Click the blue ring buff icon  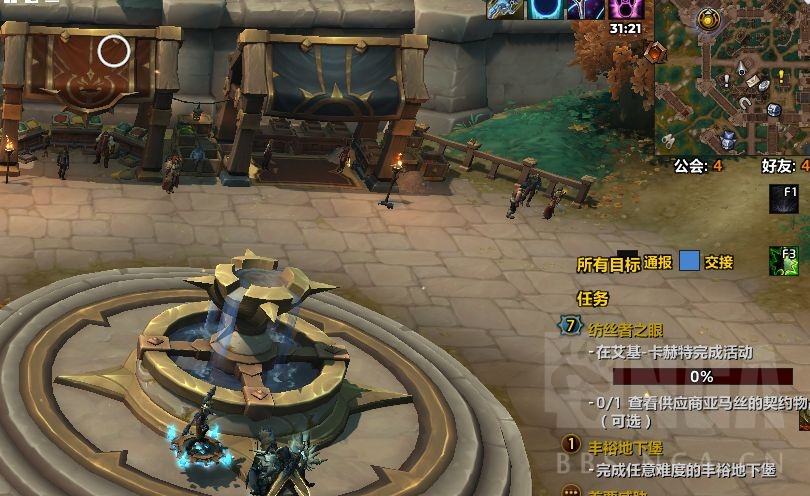tap(542, 9)
